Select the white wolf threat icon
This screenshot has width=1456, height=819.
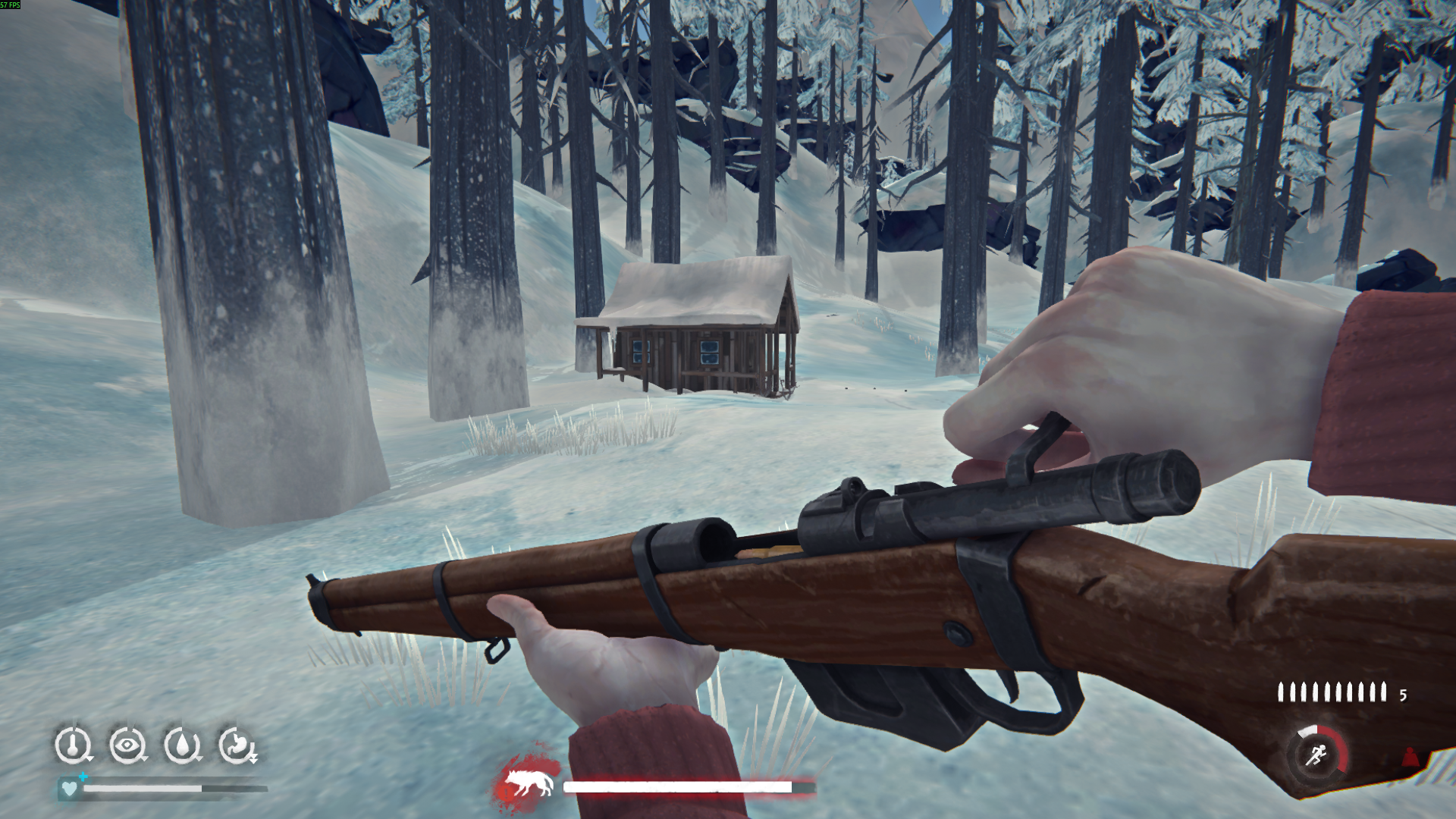click(527, 785)
